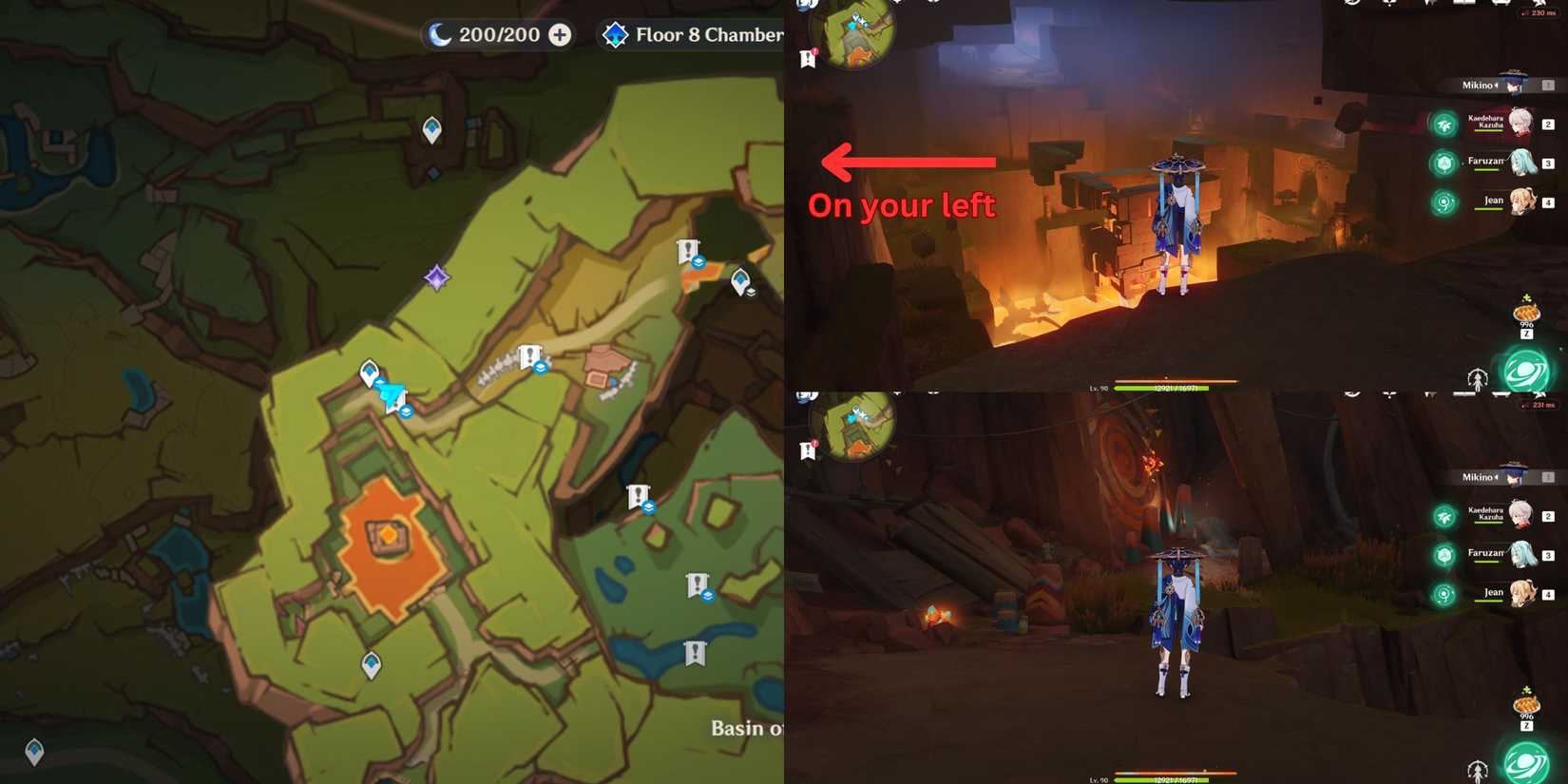Click Faruzan's green elemental skill icon
The height and width of the screenshot is (784, 1568).
coord(1443,163)
